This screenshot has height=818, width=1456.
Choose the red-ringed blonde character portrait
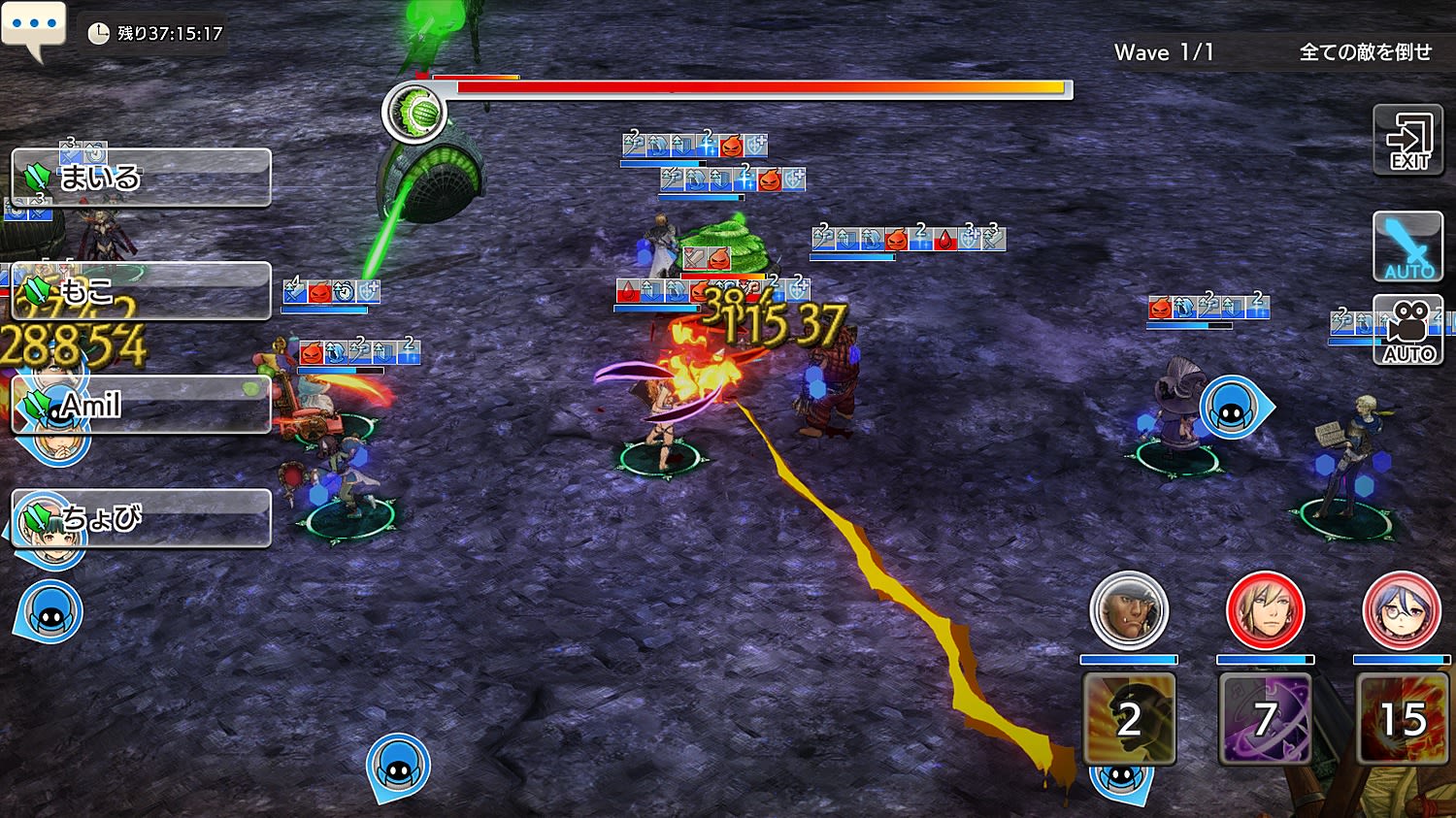1265,610
